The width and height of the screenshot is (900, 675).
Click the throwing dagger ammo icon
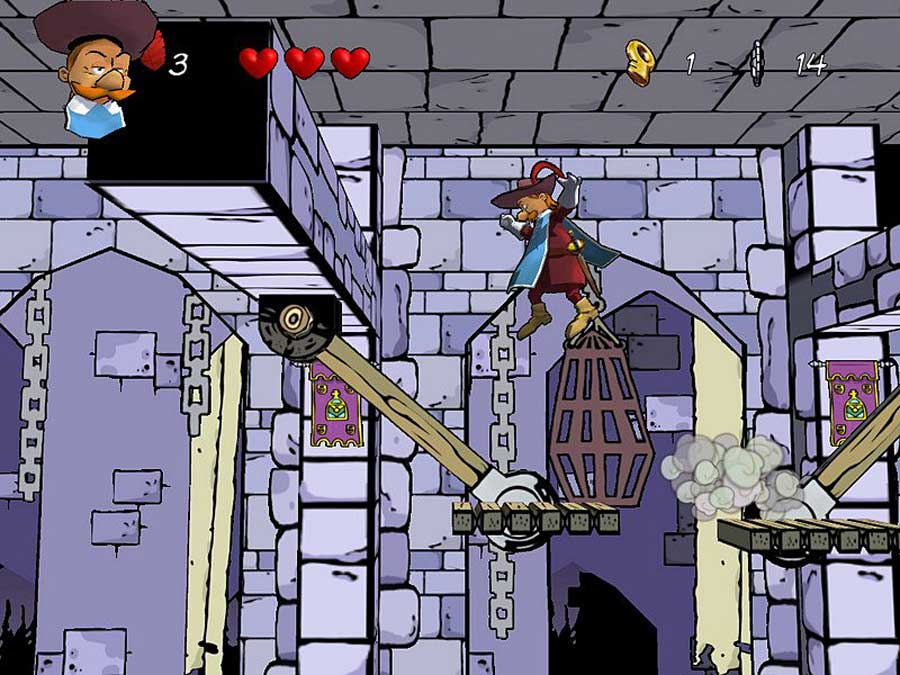click(x=757, y=64)
